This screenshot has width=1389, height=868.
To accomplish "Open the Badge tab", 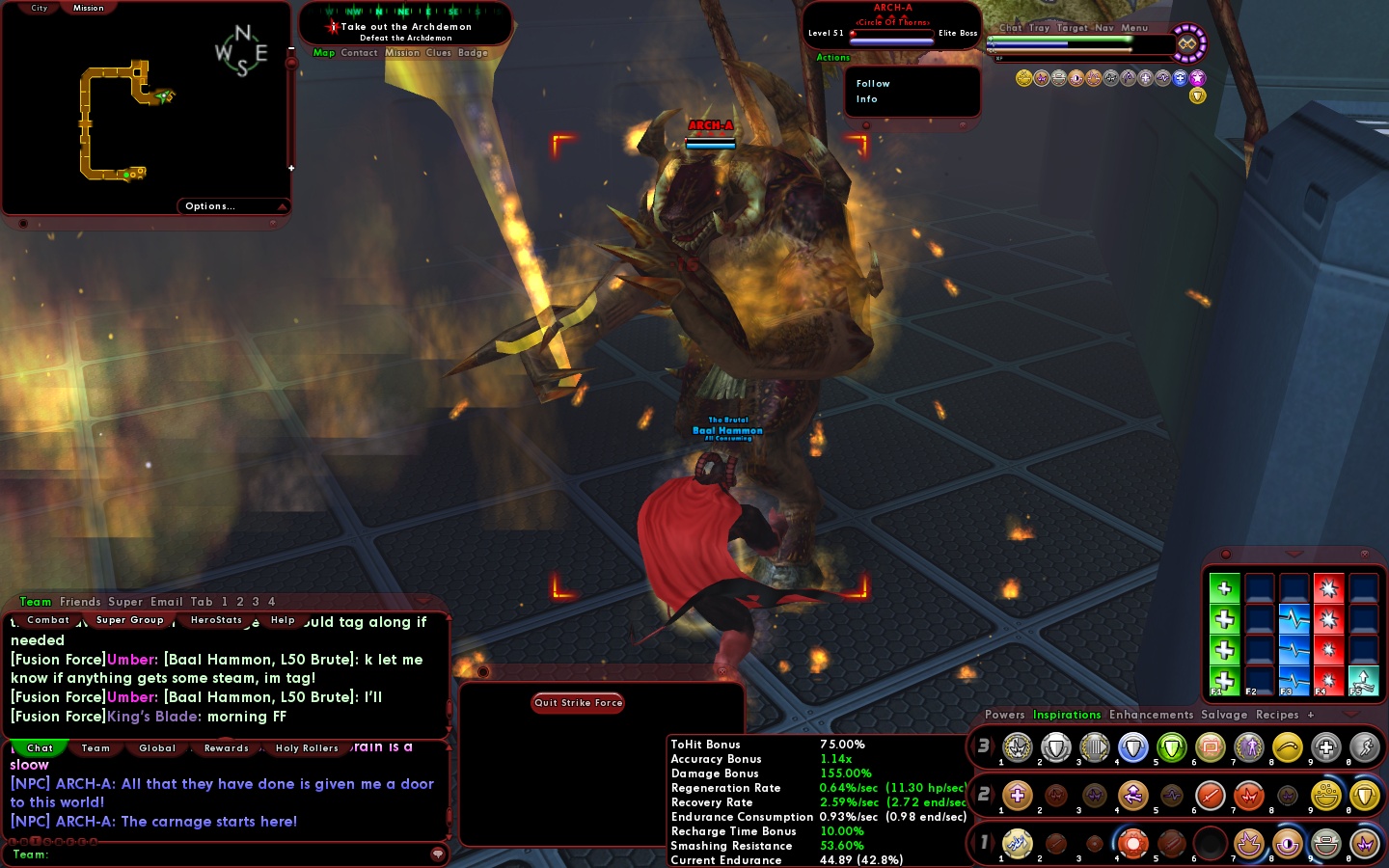I will coord(473,53).
